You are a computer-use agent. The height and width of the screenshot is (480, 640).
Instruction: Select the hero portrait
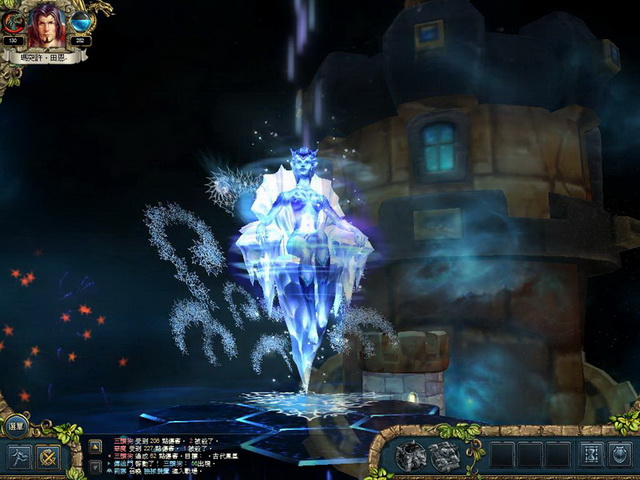click(x=46, y=26)
